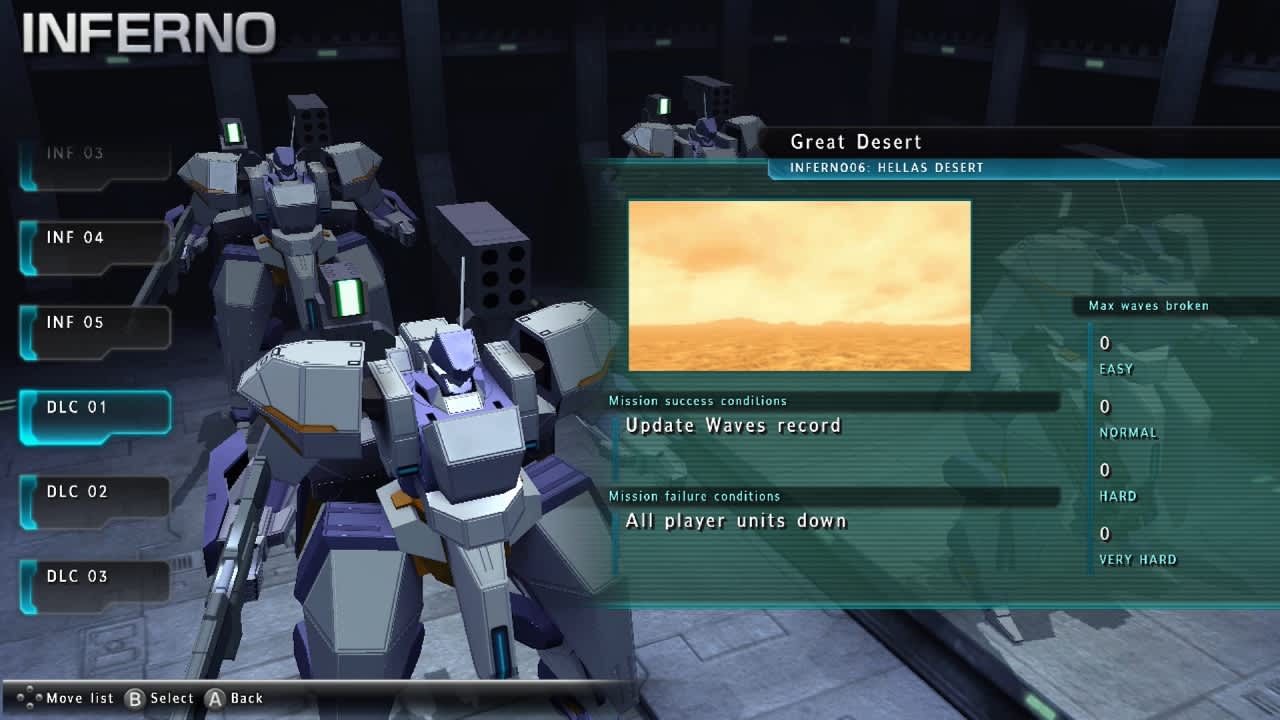This screenshot has height=720, width=1280.
Task: Open the DLC 02 mission page
Action: [77, 491]
